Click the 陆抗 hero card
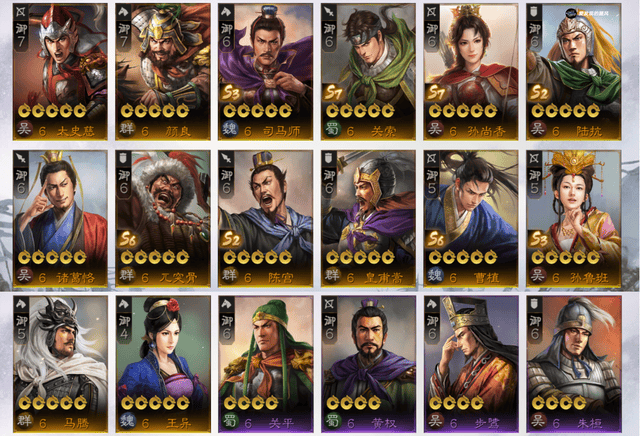 (x=572, y=68)
